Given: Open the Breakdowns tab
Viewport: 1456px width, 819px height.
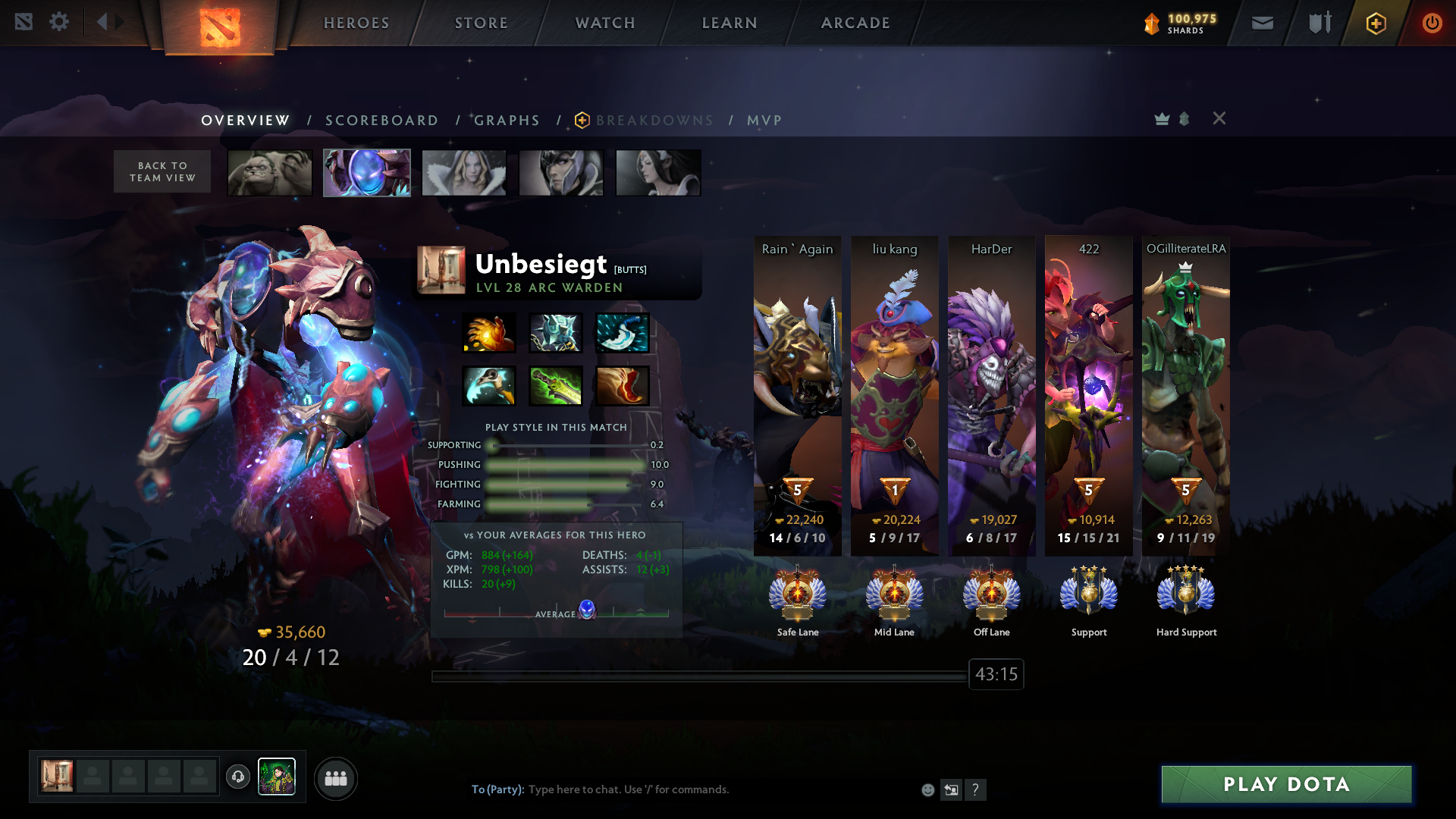Looking at the screenshot, I should coord(654,121).
